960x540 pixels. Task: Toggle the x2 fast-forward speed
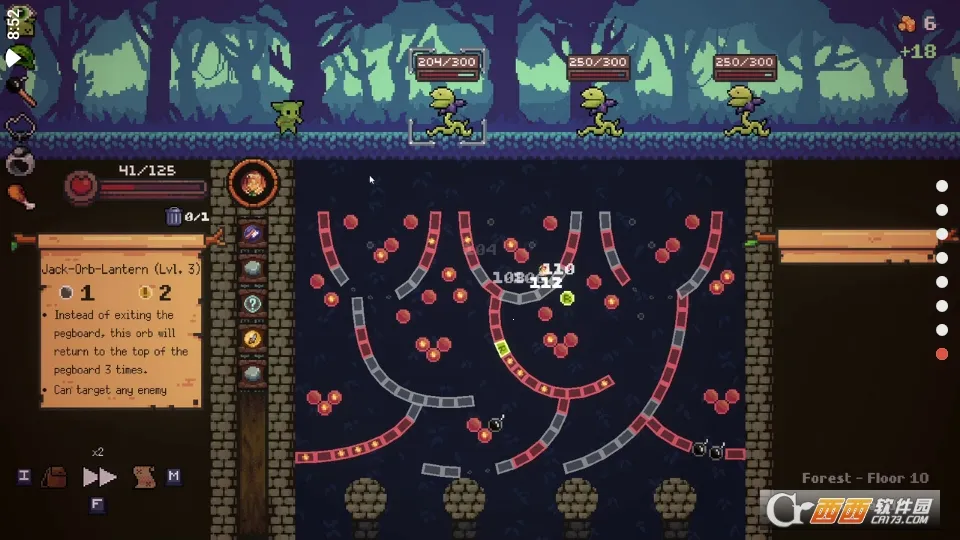click(99, 477)
